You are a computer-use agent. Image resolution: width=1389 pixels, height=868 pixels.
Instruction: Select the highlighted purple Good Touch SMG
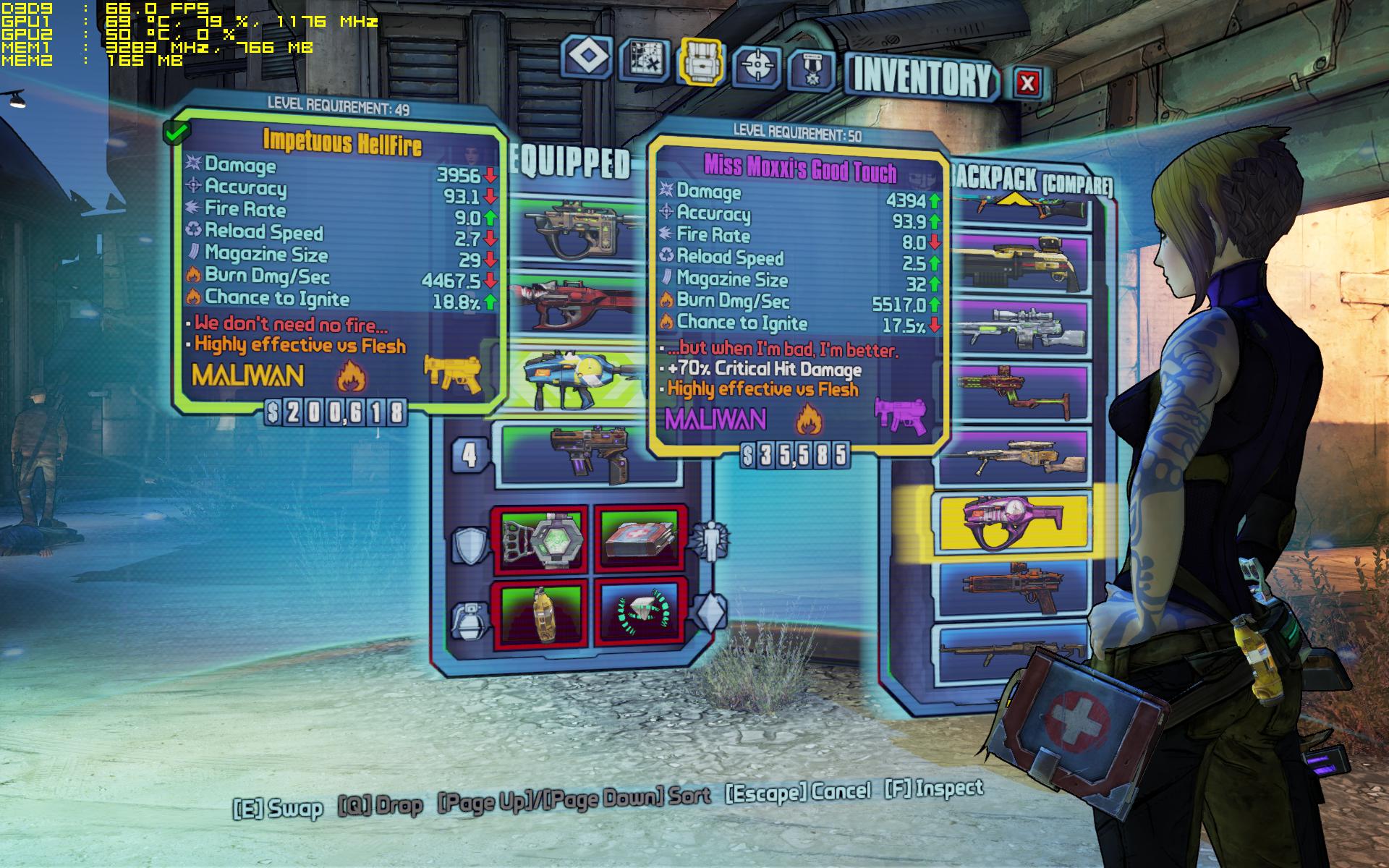[x=1013, y=521]
